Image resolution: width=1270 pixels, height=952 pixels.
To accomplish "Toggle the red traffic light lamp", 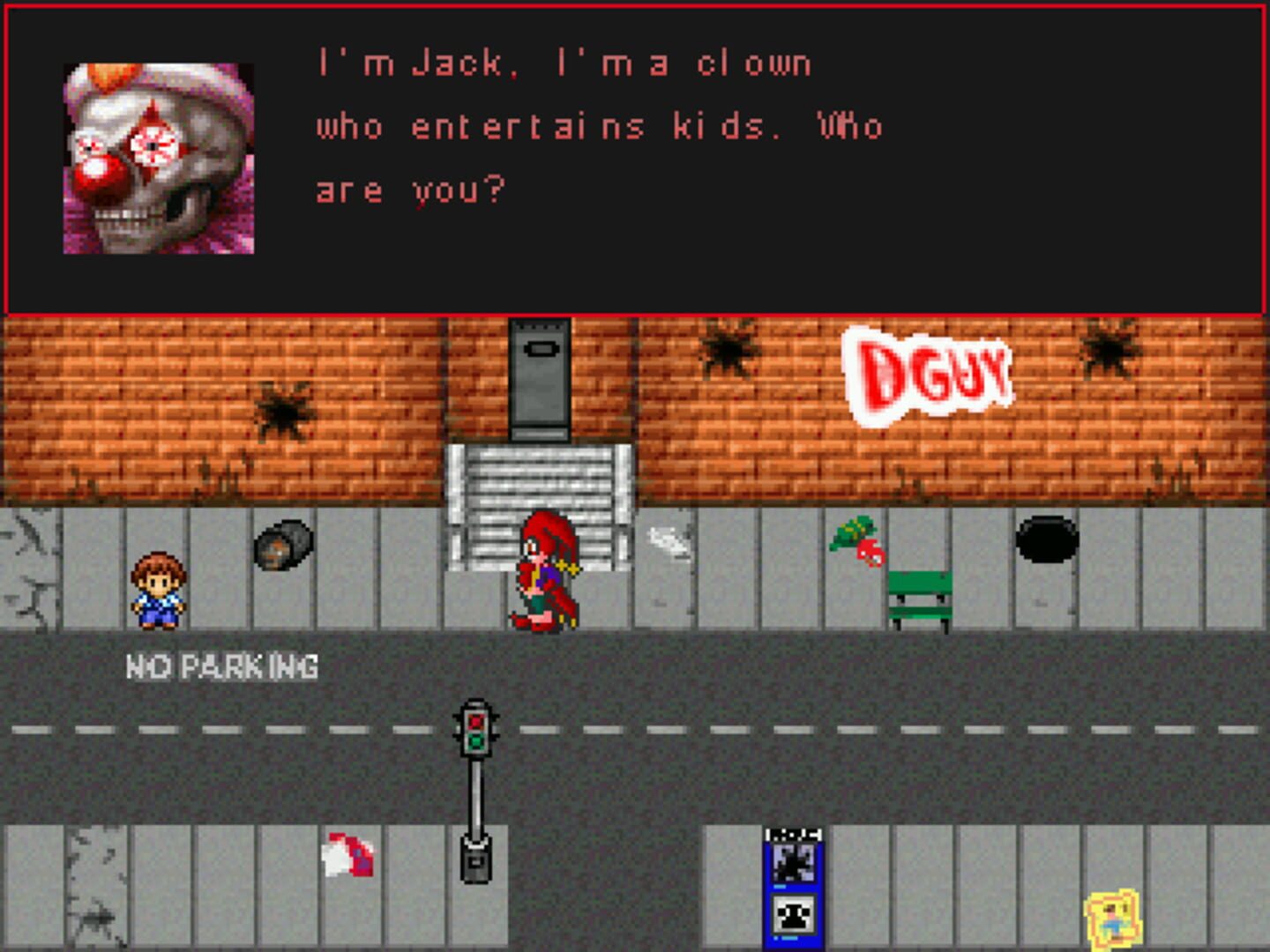I will (476, 722).
